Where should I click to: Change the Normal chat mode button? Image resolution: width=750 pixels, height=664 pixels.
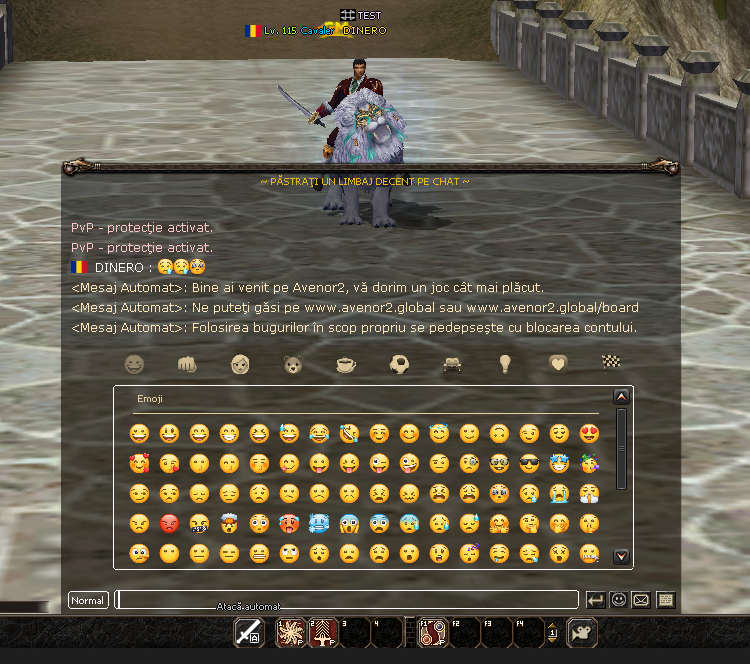(88, 601)
